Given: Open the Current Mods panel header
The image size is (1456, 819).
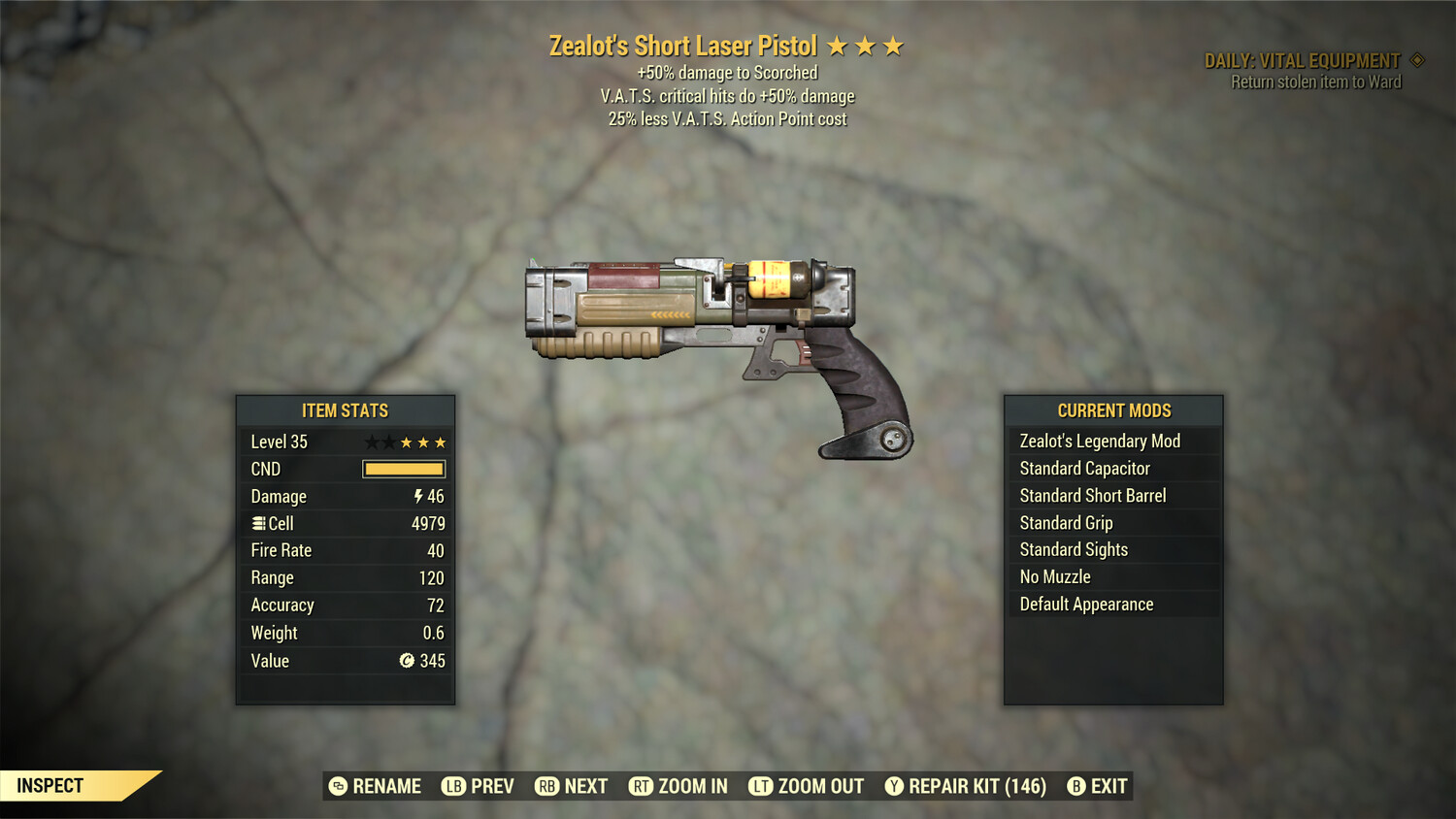Looking at the screenshot, I should (x=1113, y=410).
